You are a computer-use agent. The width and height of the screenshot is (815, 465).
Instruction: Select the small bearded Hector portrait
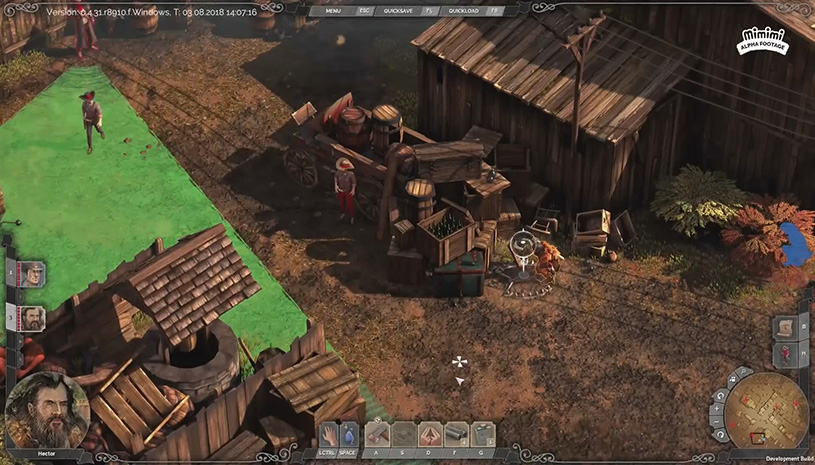click(x=33, y=317)
